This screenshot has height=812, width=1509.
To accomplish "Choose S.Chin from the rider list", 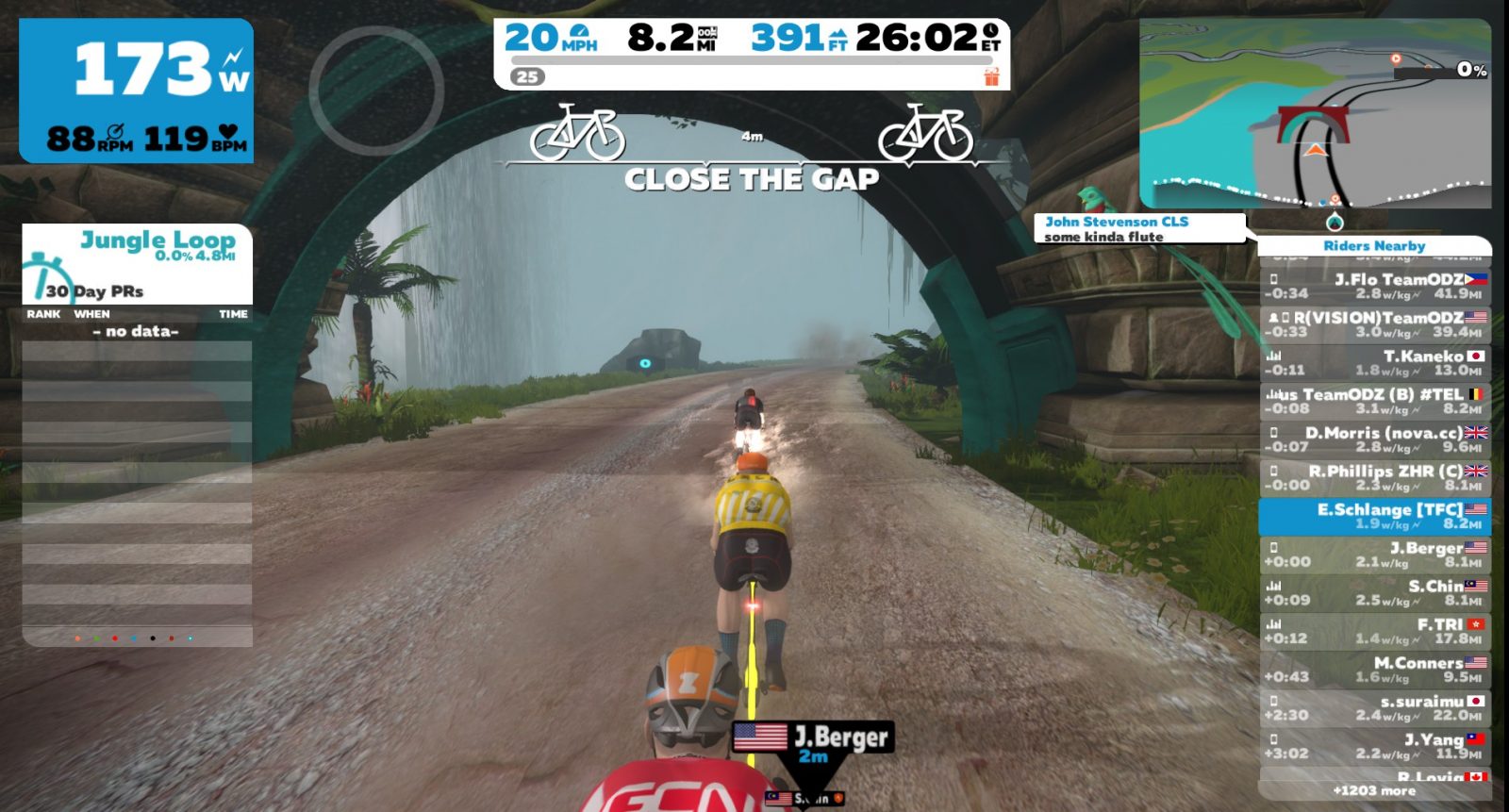I will click(1375, 592).
